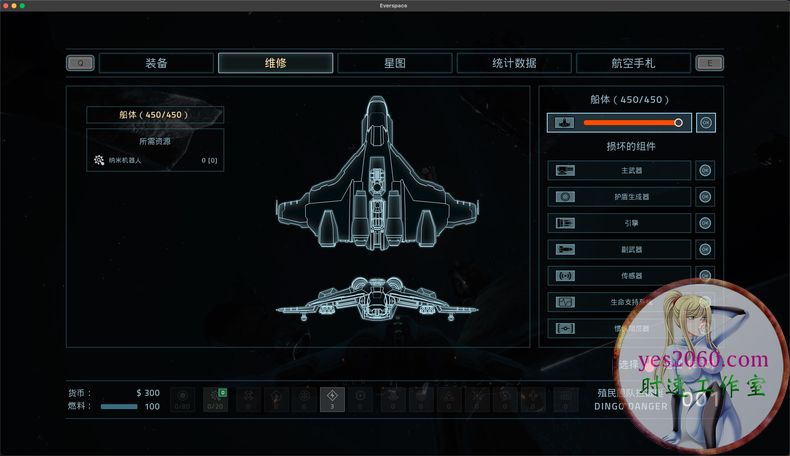Open the 装备 (Equipment) tab
Image resolution: width=790 pixels, height=456 pixels.
click(157, 63)
